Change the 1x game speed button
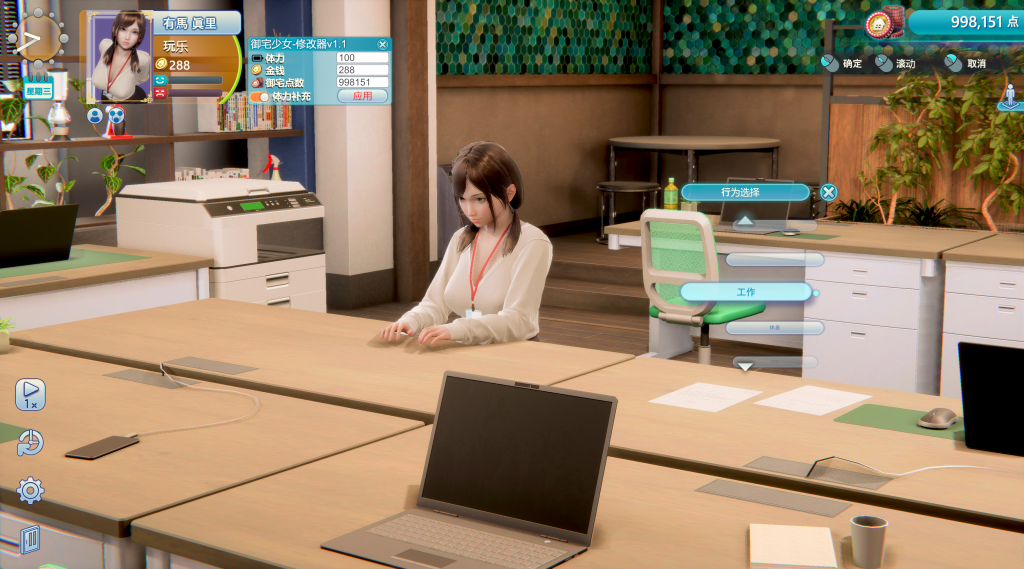1024x569 pixels. pyautogui.click(x=30, y=394)
